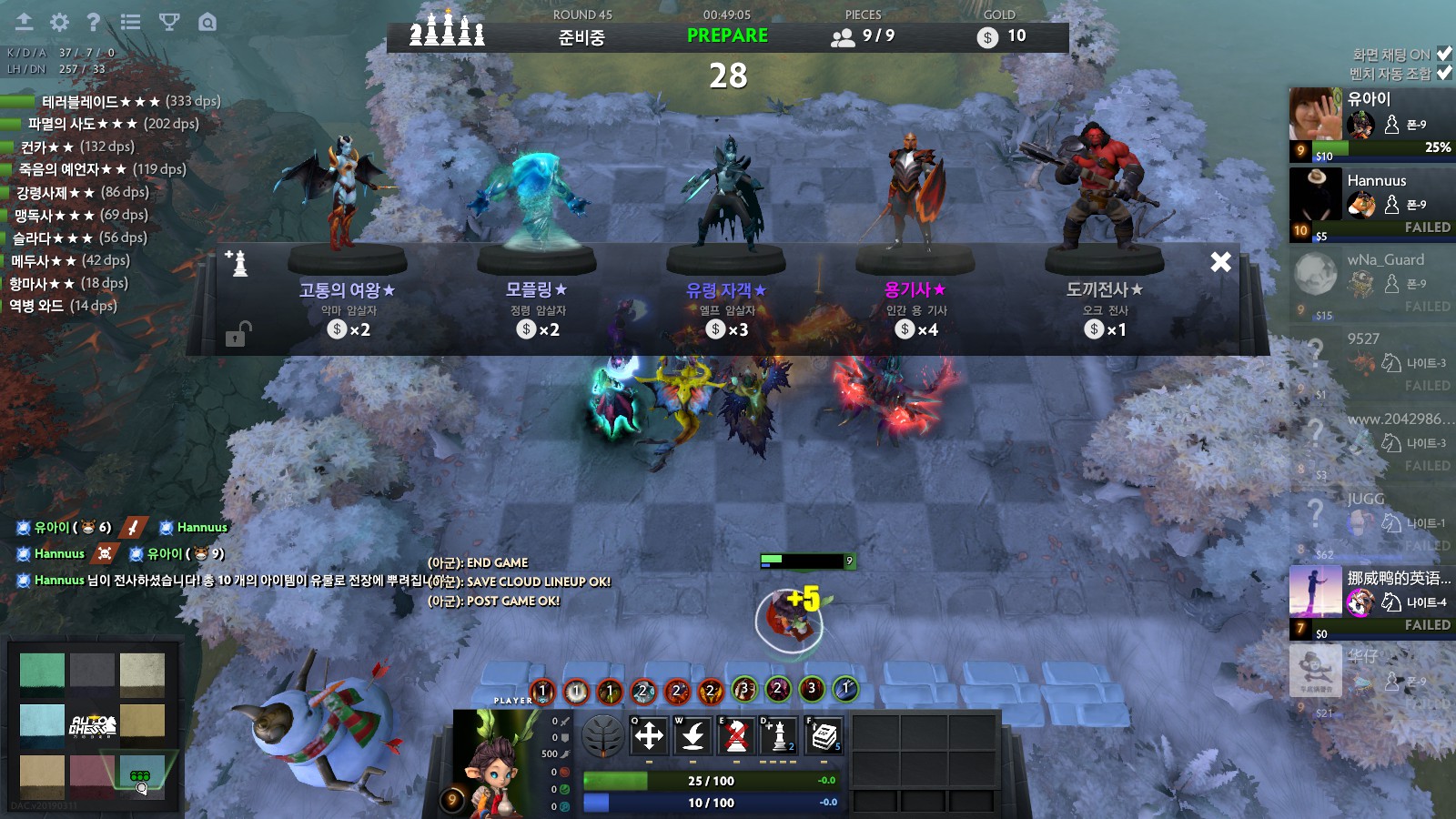1456x819 pixels.
Task: Click the minimap in the corner
Action: pos(92,725)
